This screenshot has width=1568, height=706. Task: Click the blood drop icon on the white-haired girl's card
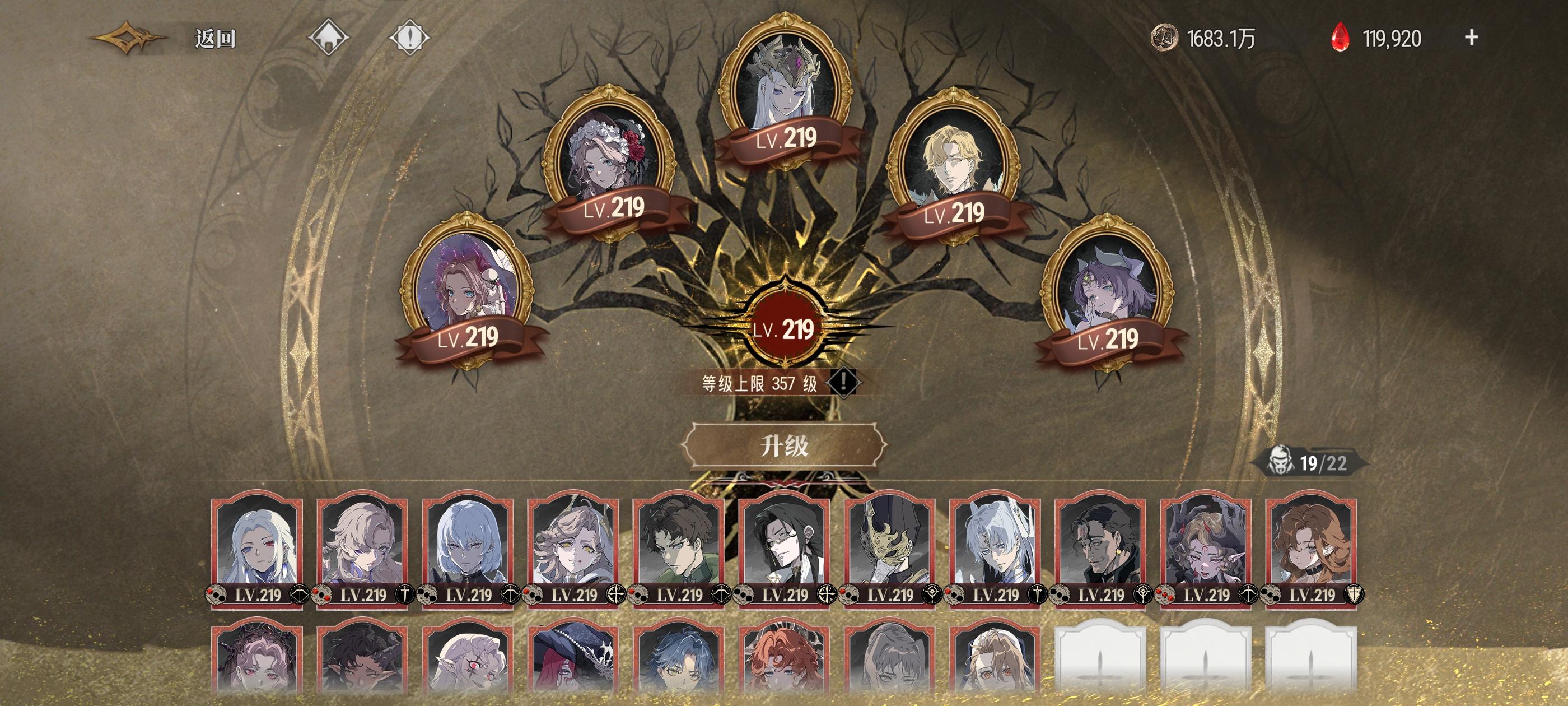[x=216, y=594]
